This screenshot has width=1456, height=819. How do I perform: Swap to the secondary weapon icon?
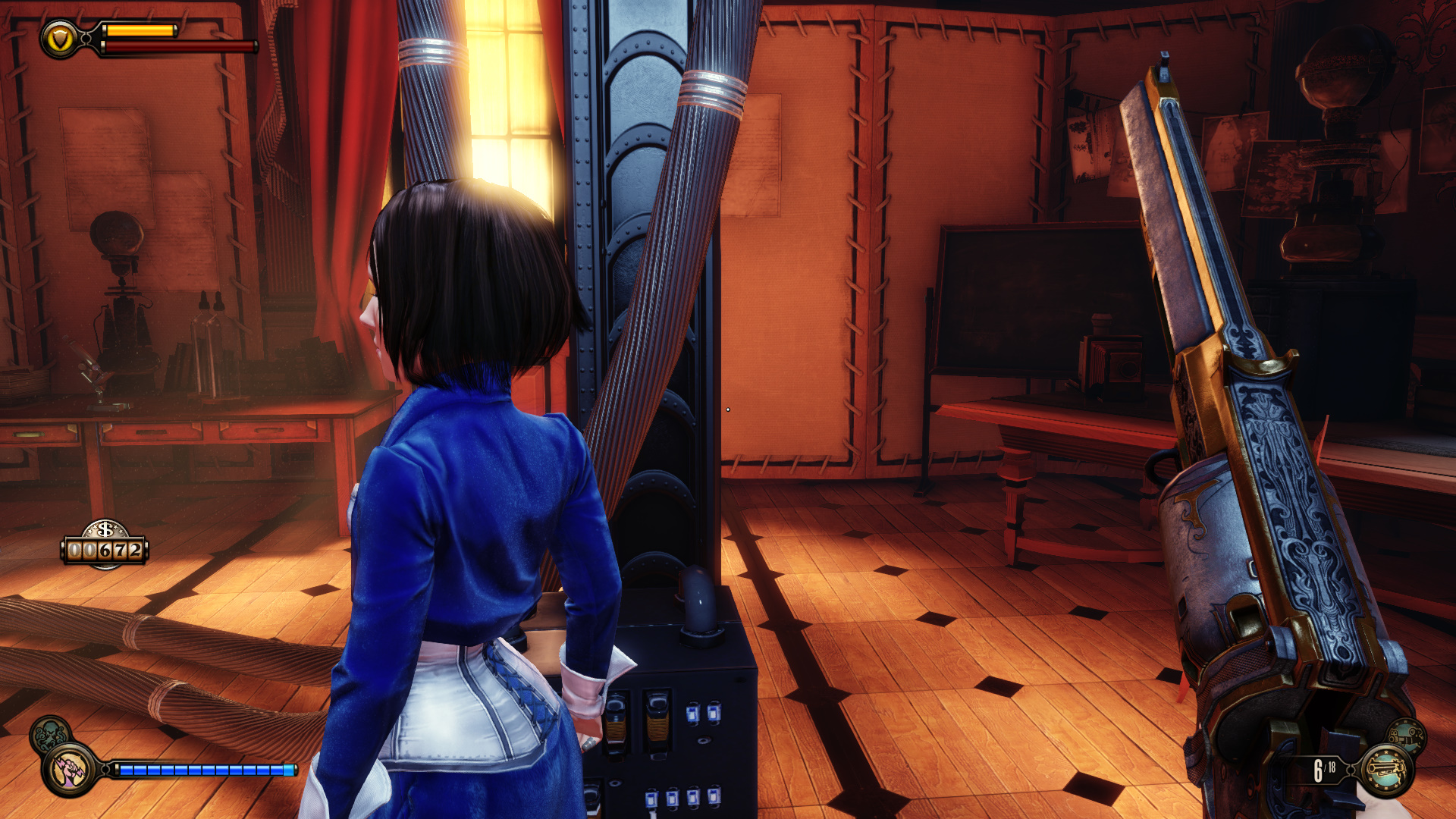coord(1407,736)
